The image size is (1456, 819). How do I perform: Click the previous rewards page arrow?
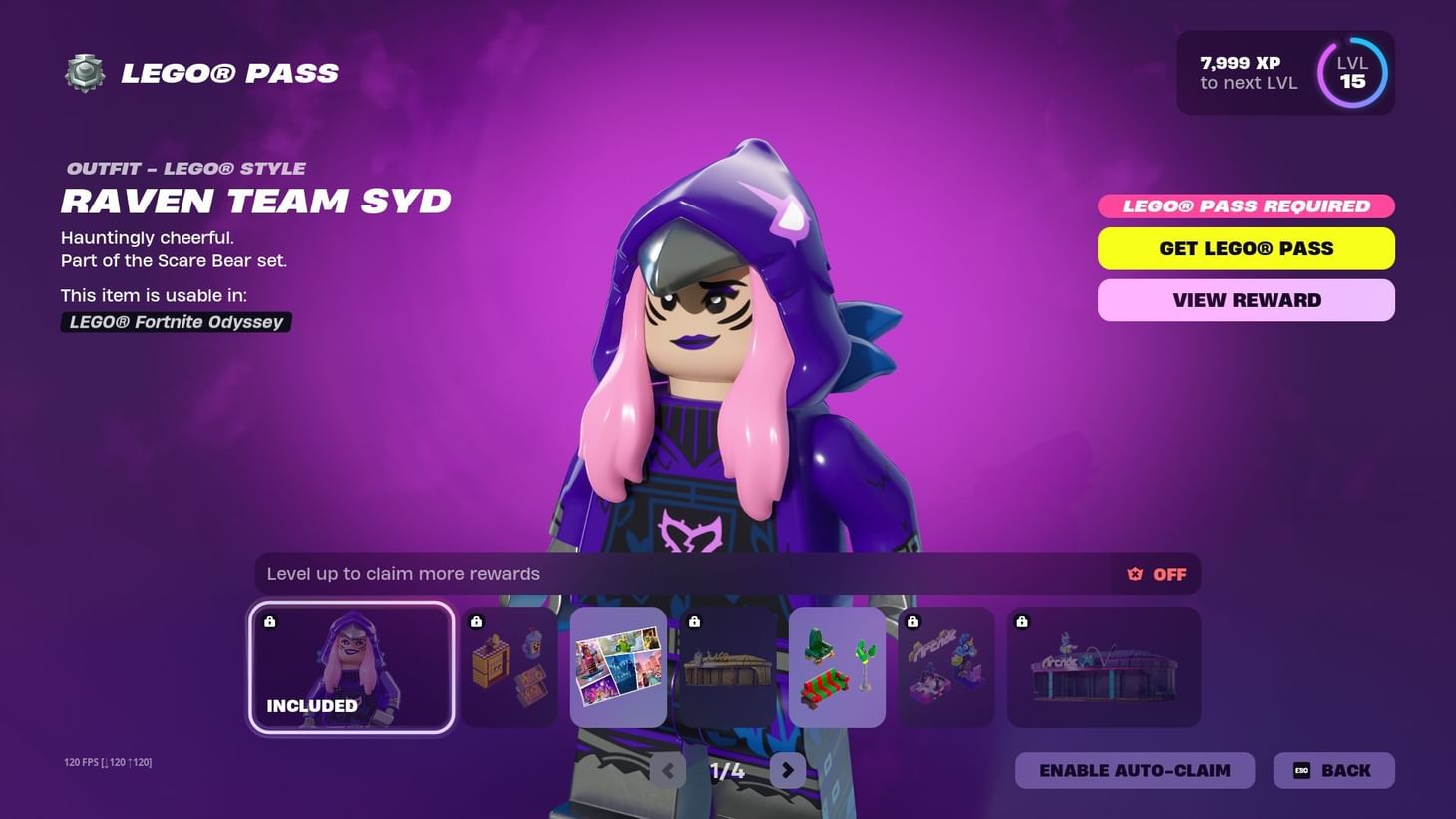666,770
